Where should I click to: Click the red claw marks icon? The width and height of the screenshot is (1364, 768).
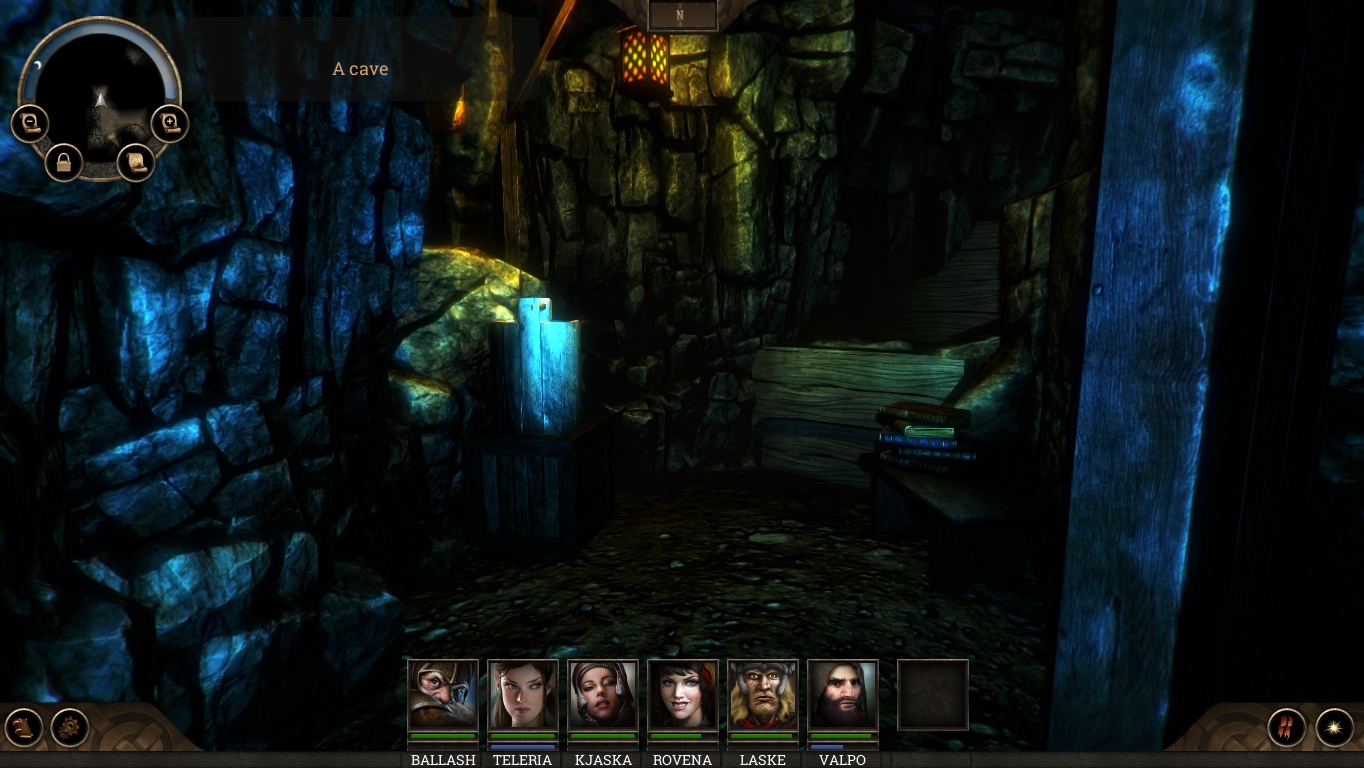click(1287, 727)
